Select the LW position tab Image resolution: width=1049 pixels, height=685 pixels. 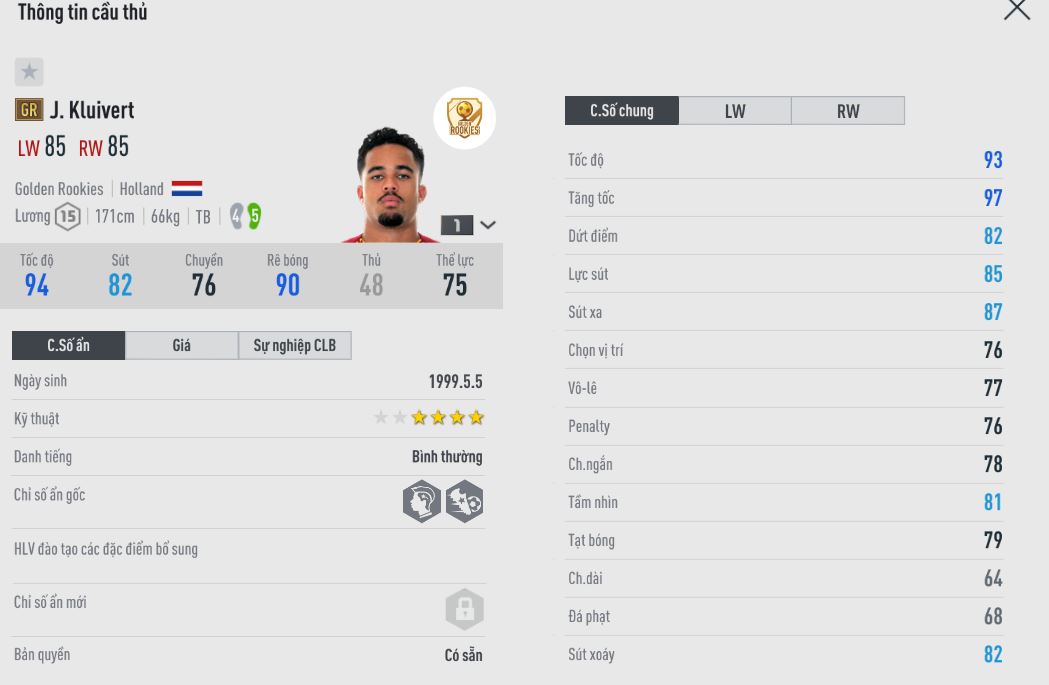(735, 111)
